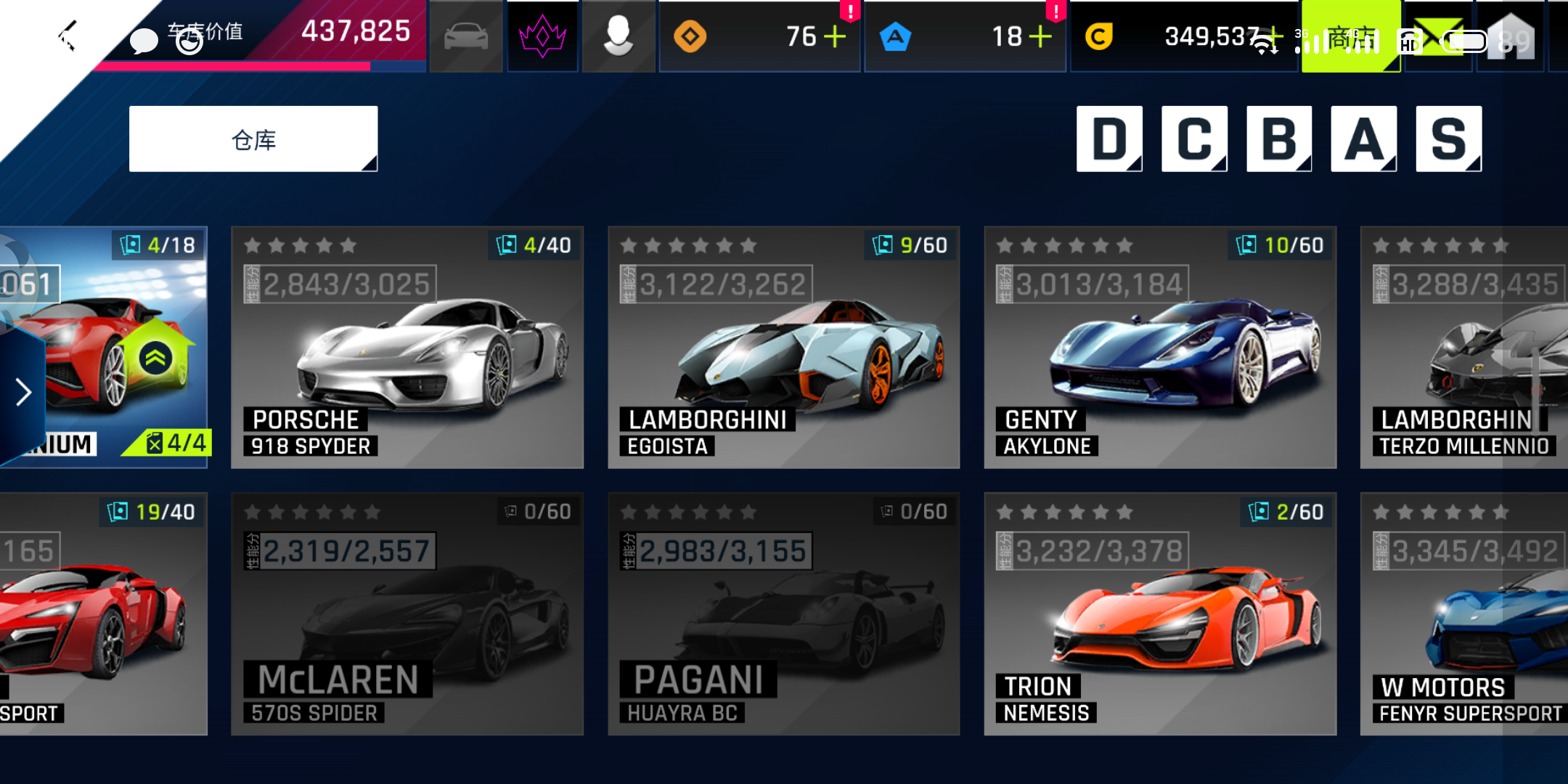View the locked Pagani Huayra BC

(x=783, y=614)
